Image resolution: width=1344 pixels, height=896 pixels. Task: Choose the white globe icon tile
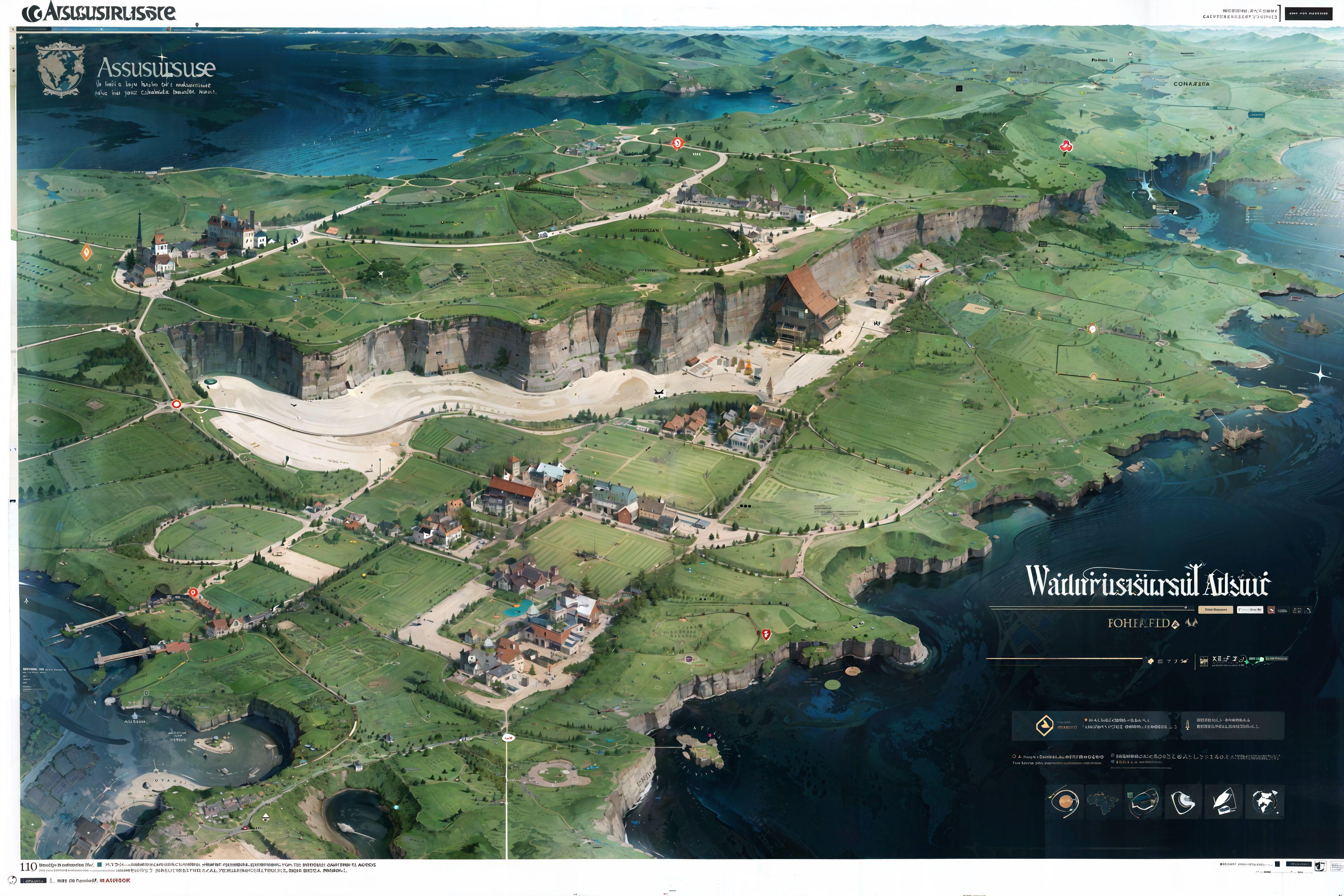coord(1268,801)
